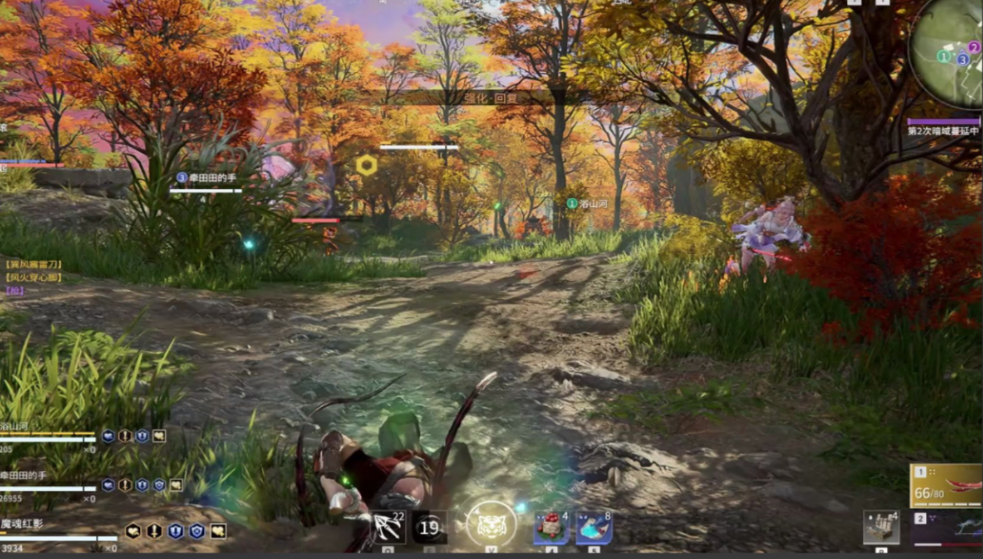Activate the arrow volley skill icon
Screen dimensions: 983x559
click(388, 526)
